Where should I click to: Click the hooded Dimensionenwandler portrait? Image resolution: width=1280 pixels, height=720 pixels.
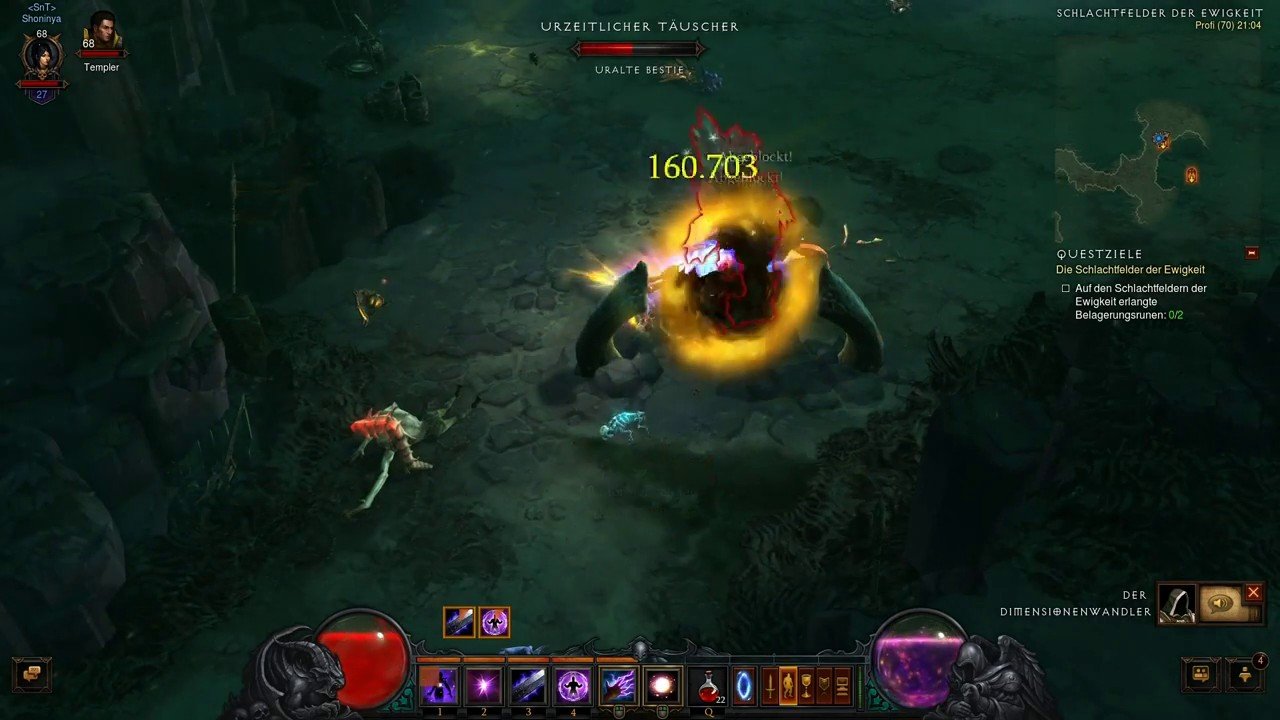(x=1177, y=604)
